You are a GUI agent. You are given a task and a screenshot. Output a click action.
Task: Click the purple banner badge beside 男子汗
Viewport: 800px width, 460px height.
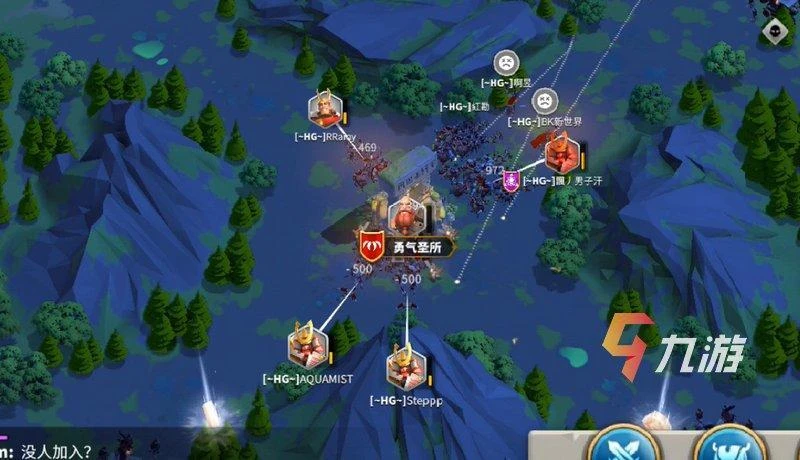[511, 180]
